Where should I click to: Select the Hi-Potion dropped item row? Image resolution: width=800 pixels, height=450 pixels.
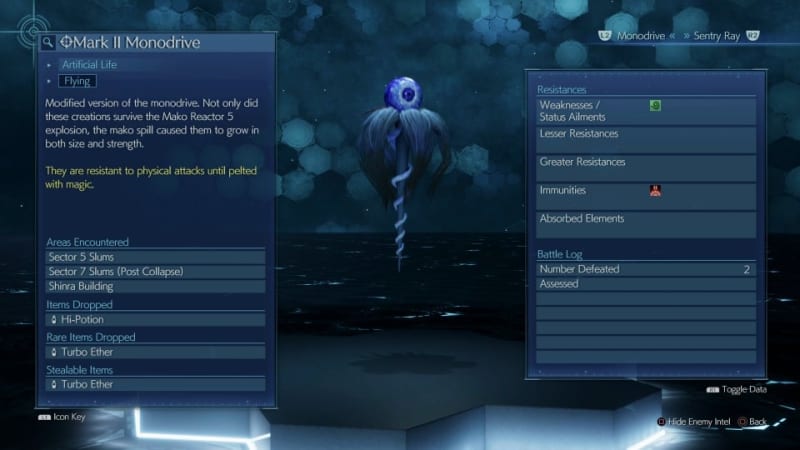155,319
